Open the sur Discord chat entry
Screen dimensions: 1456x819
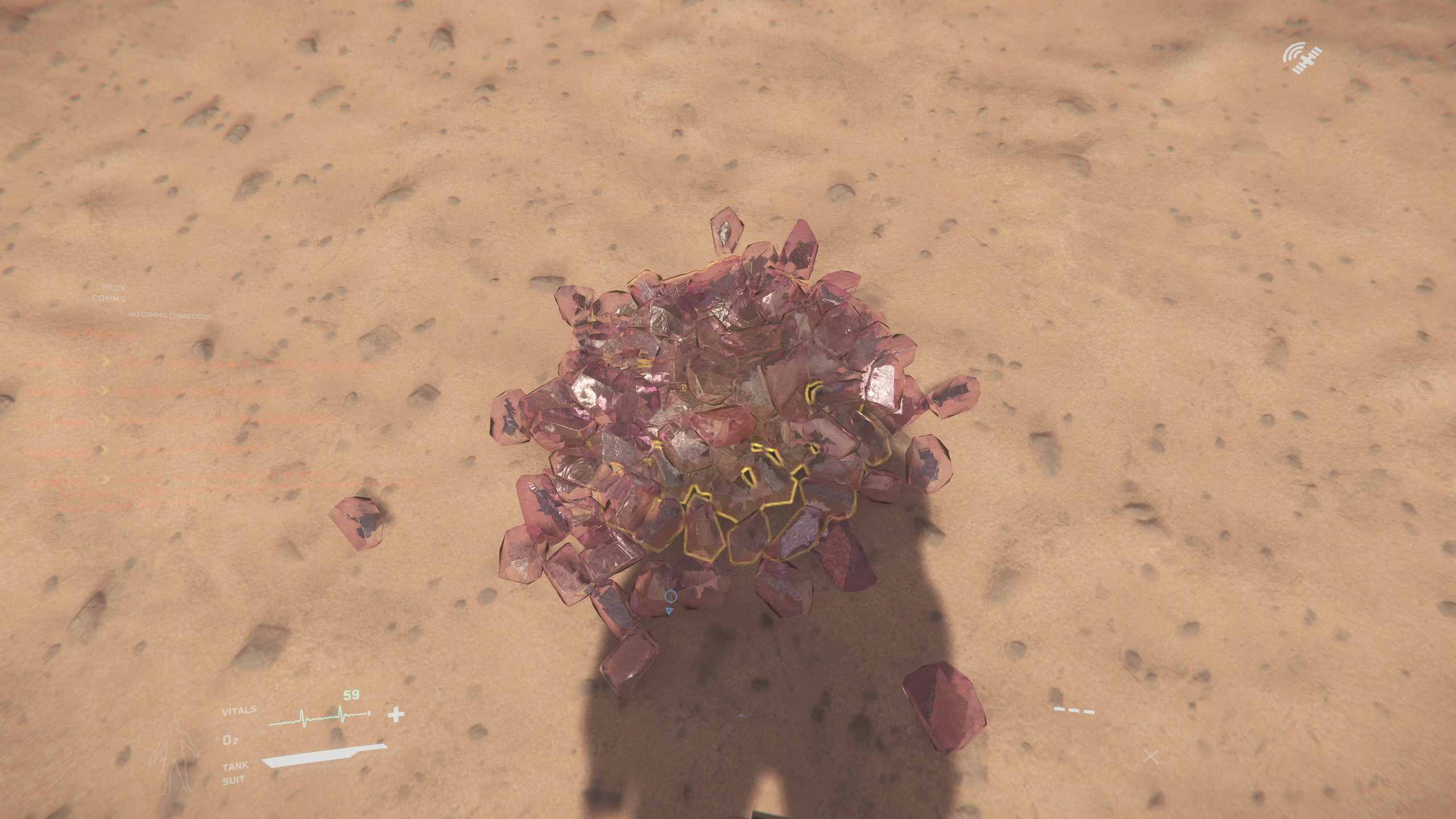96,334
